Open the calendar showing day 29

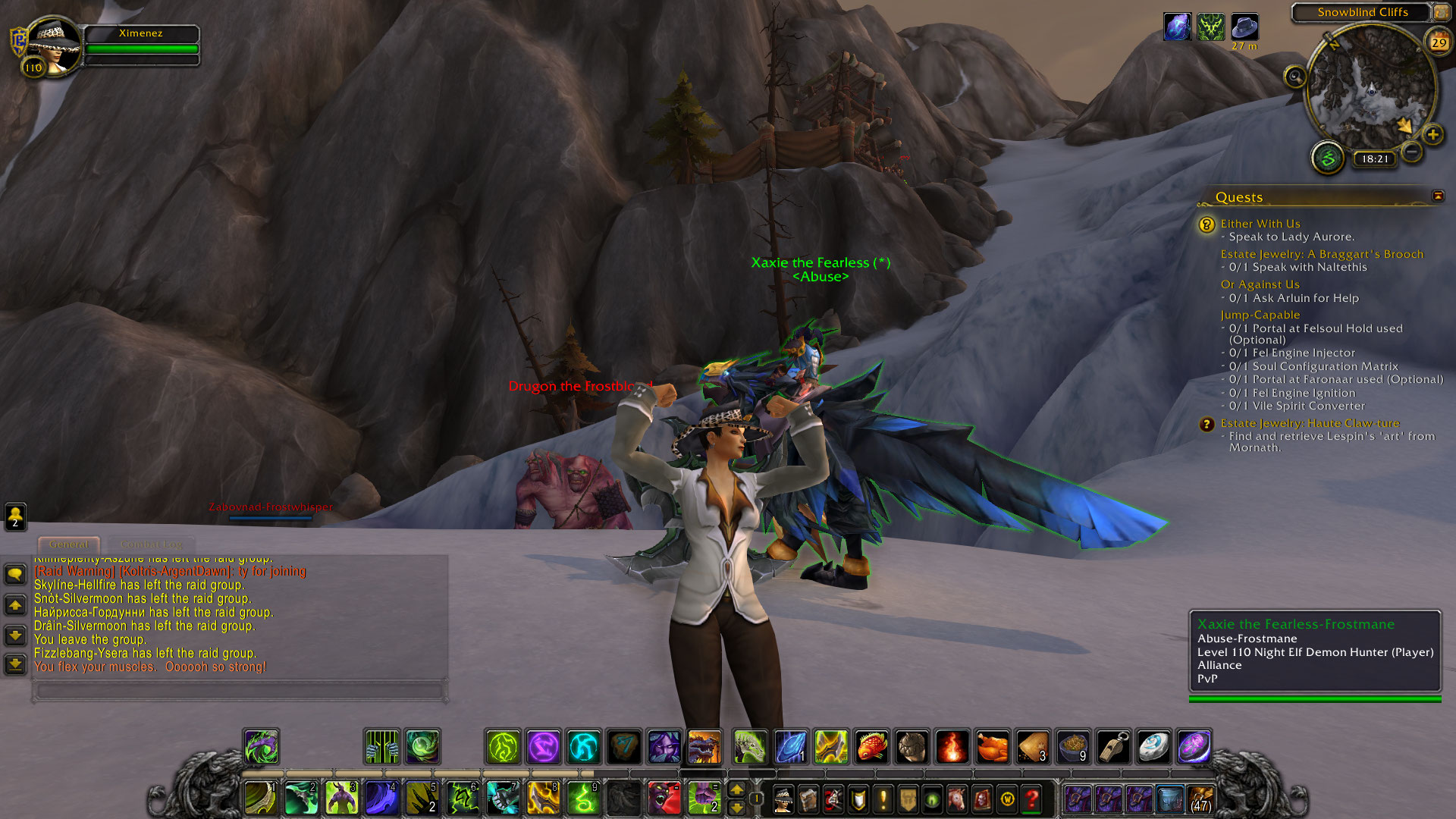point(1439,42)
